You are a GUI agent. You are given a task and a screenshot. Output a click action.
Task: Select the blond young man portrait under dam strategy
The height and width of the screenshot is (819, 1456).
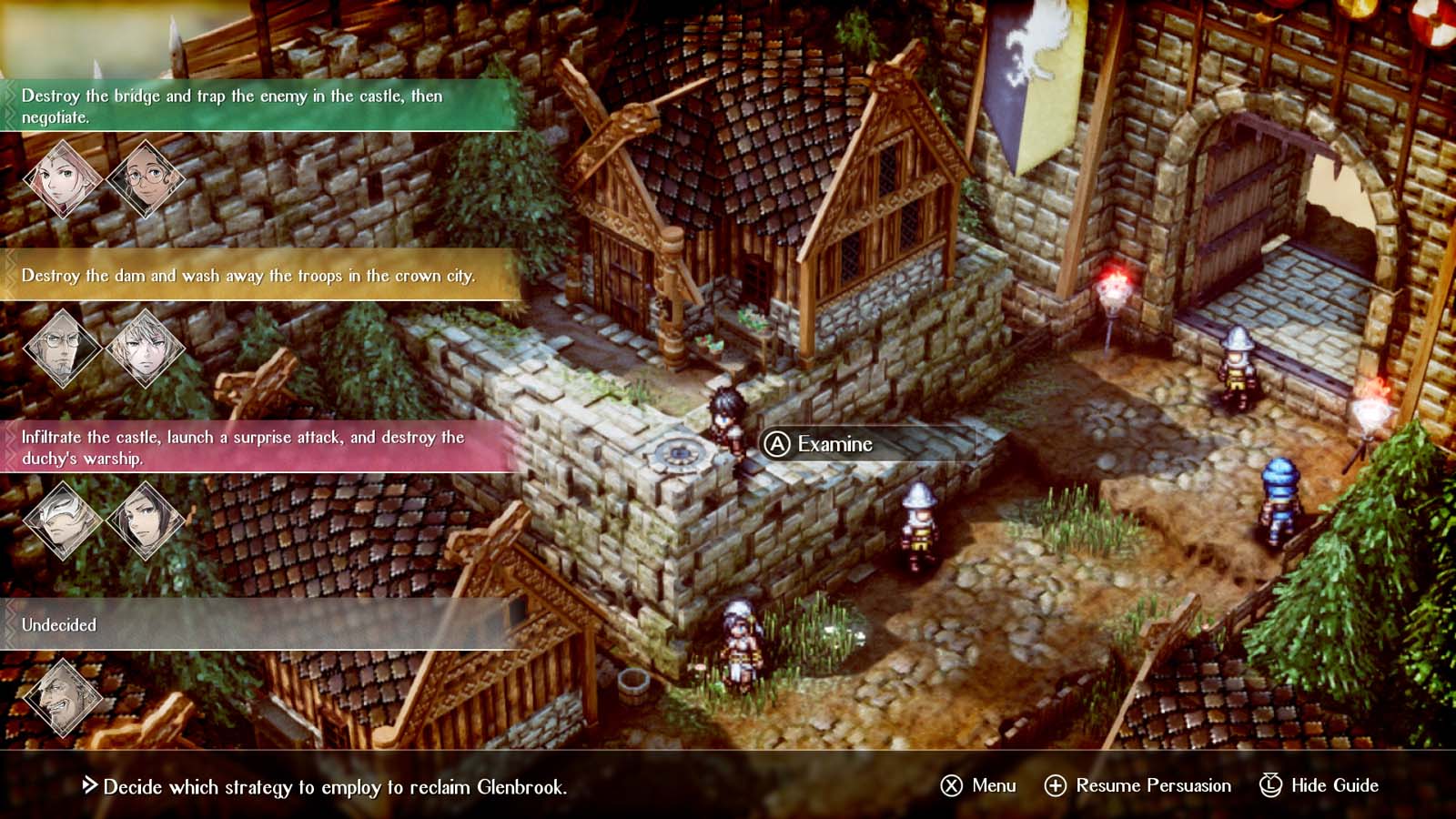tap(146, 348)
